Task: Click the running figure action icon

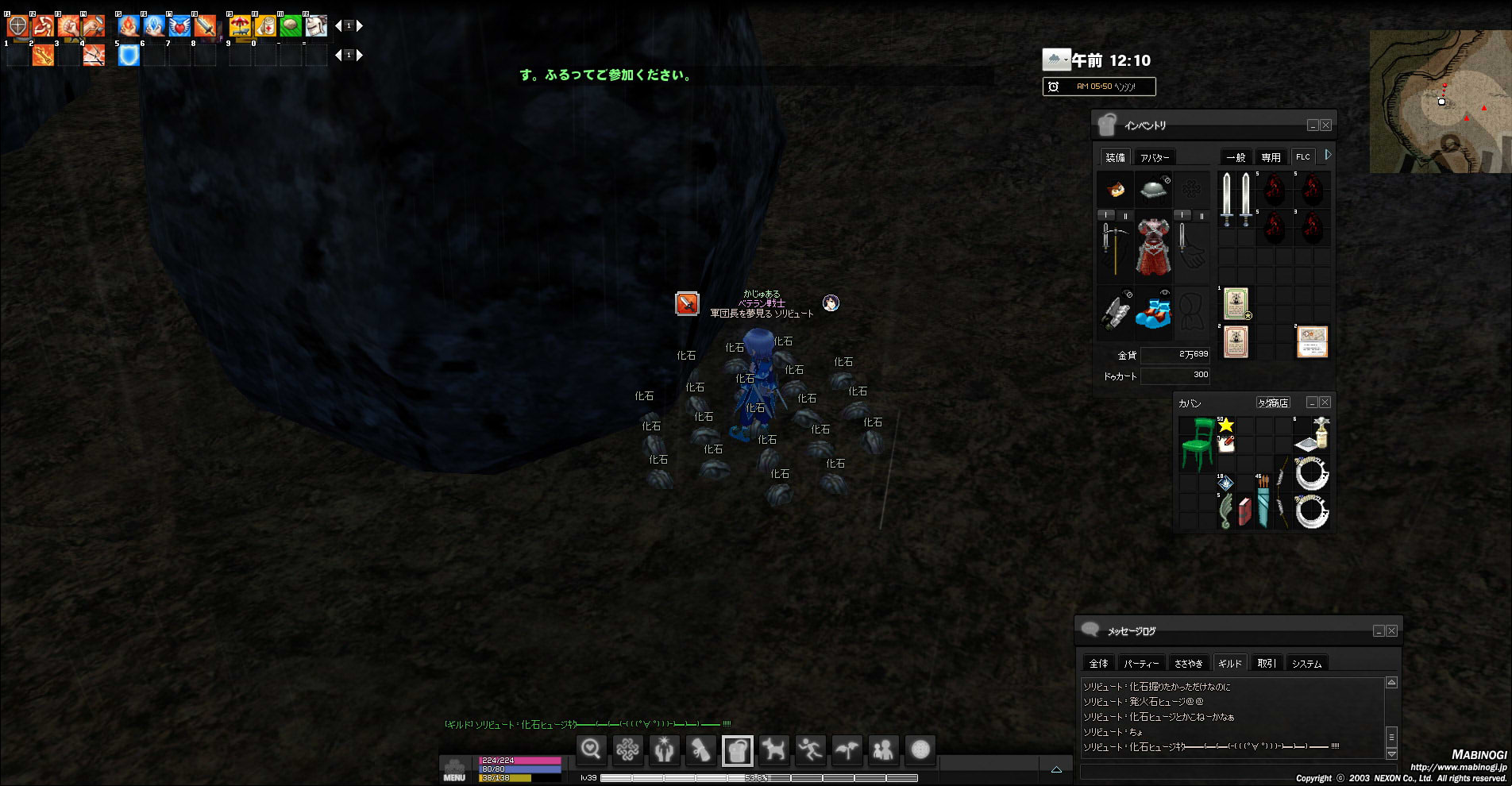Action: pos(810,749)
